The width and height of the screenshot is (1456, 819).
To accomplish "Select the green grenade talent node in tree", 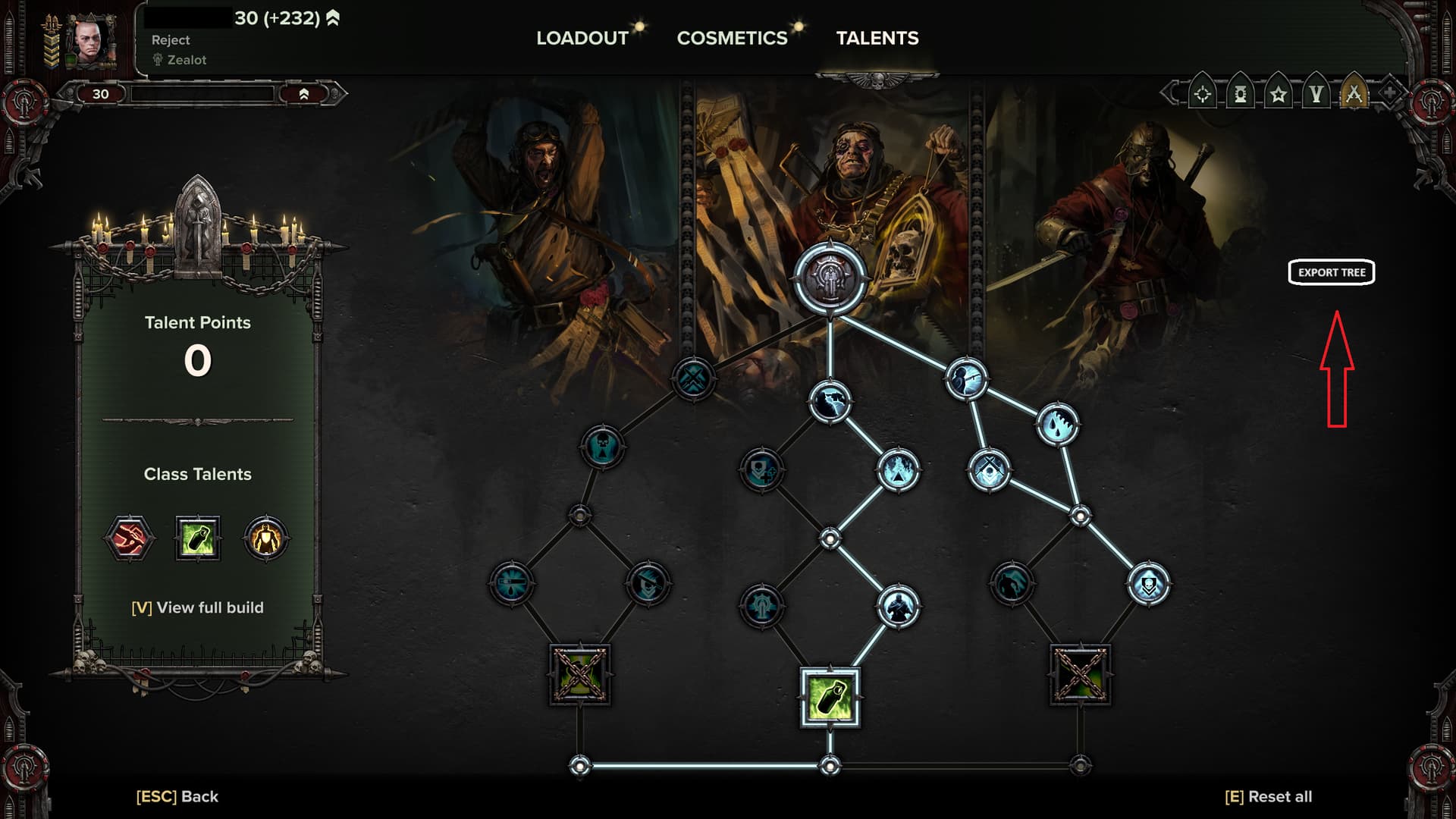I will pos(830,698).
